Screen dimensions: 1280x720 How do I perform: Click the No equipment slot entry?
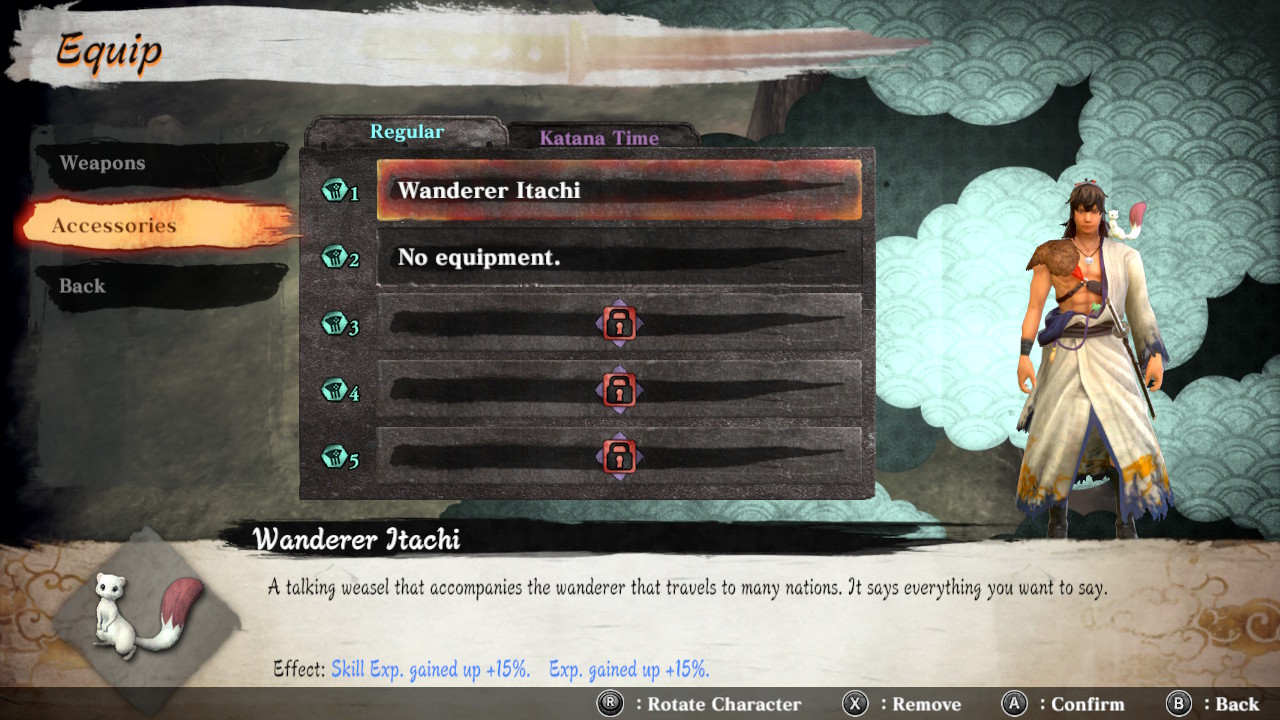point(620,258)
